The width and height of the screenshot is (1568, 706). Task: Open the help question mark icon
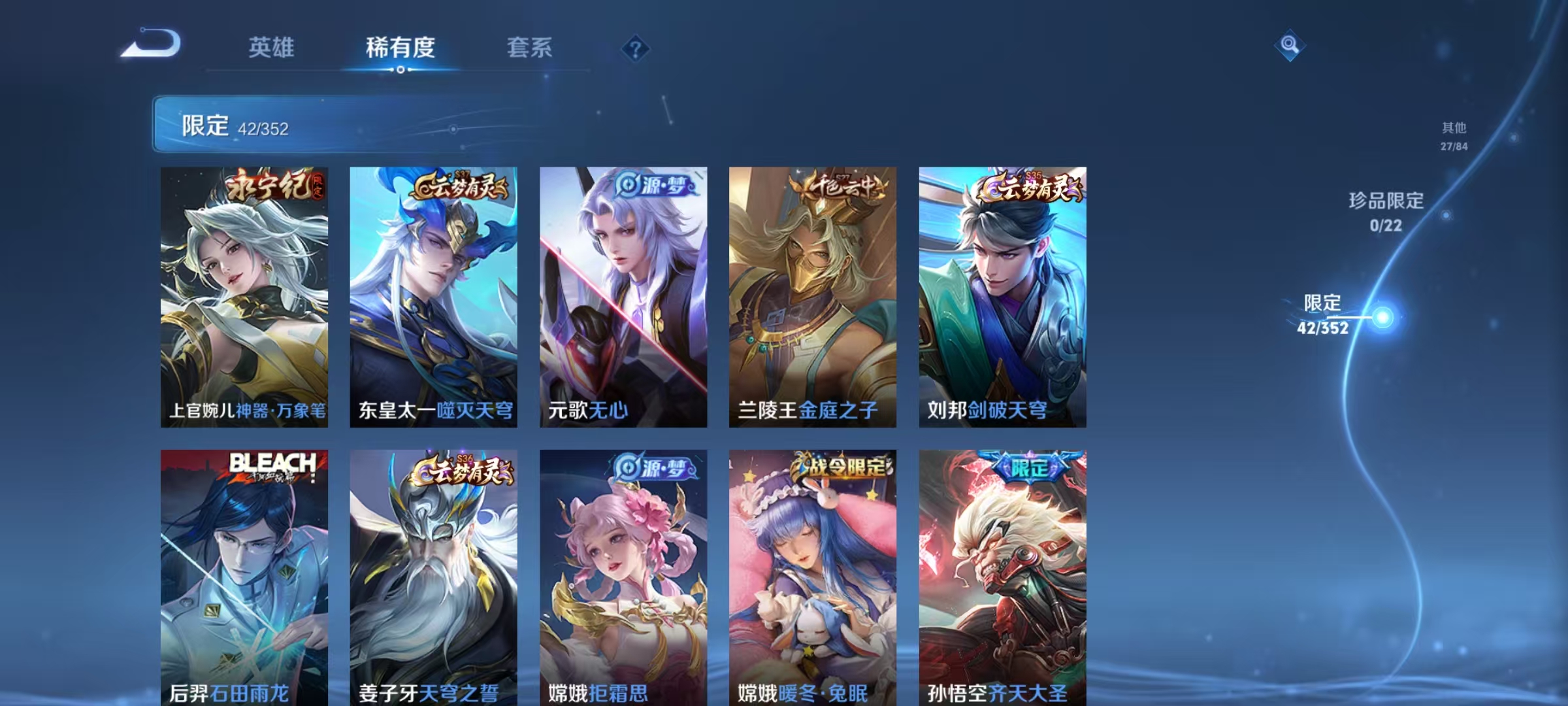point(635,49)
